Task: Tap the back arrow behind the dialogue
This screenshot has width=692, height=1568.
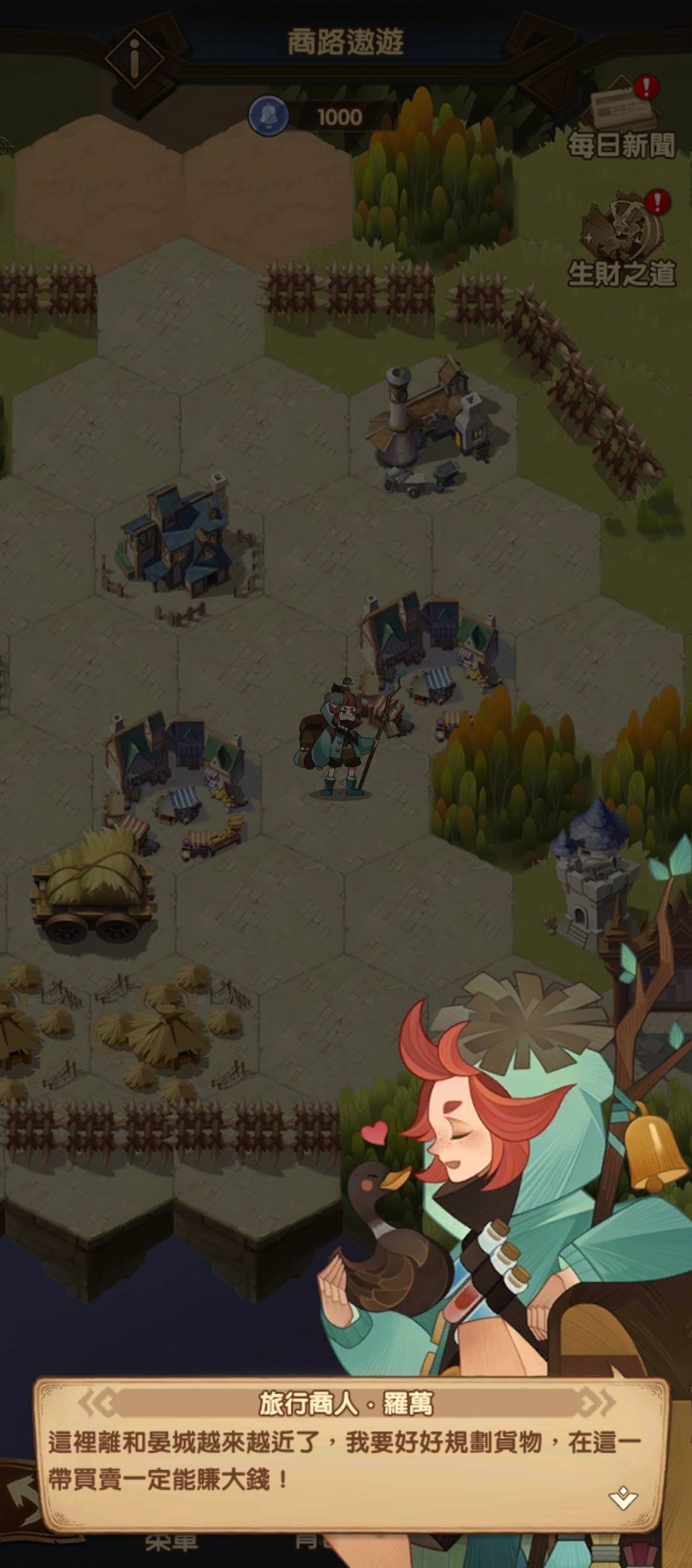Action: (x=18, y=1496)
